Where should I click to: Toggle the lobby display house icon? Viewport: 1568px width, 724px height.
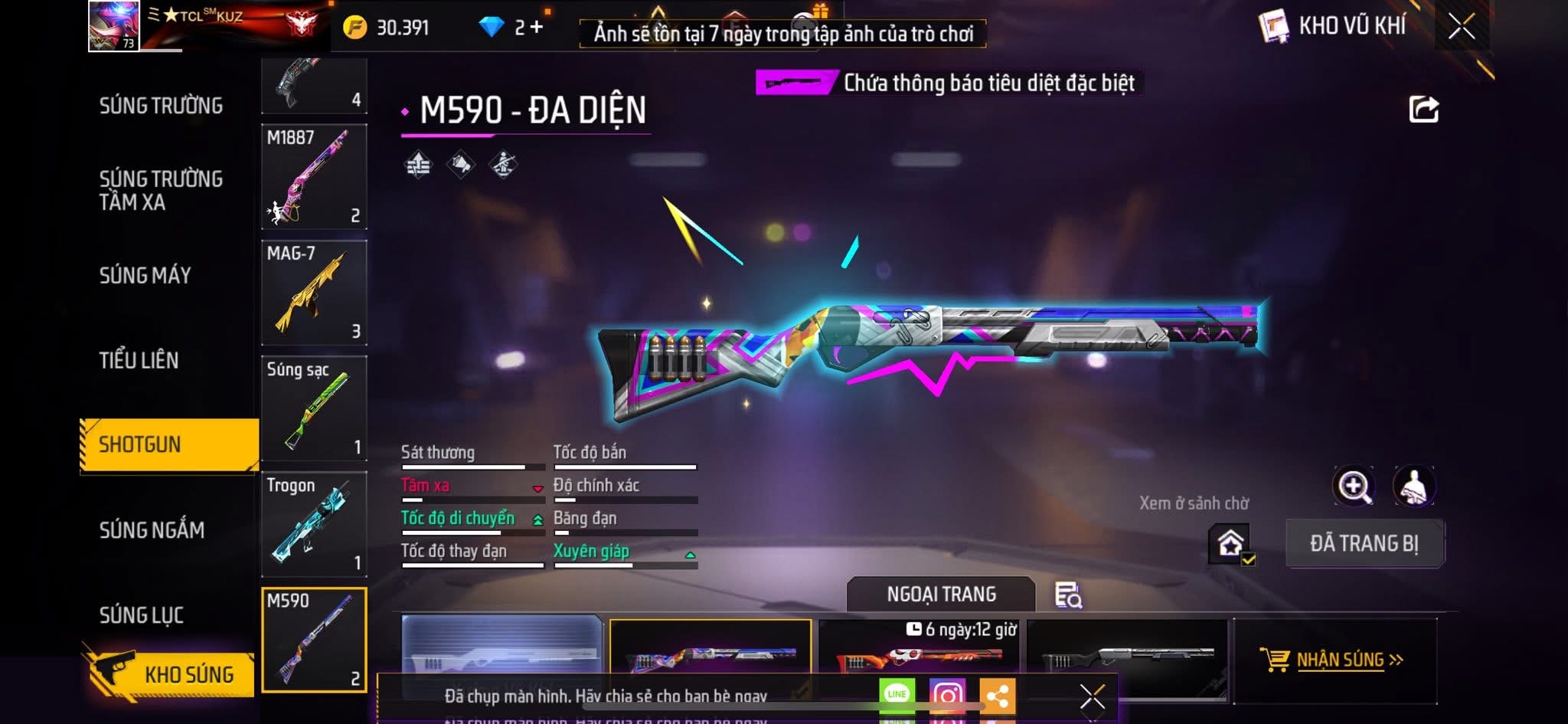point(1230,544)
